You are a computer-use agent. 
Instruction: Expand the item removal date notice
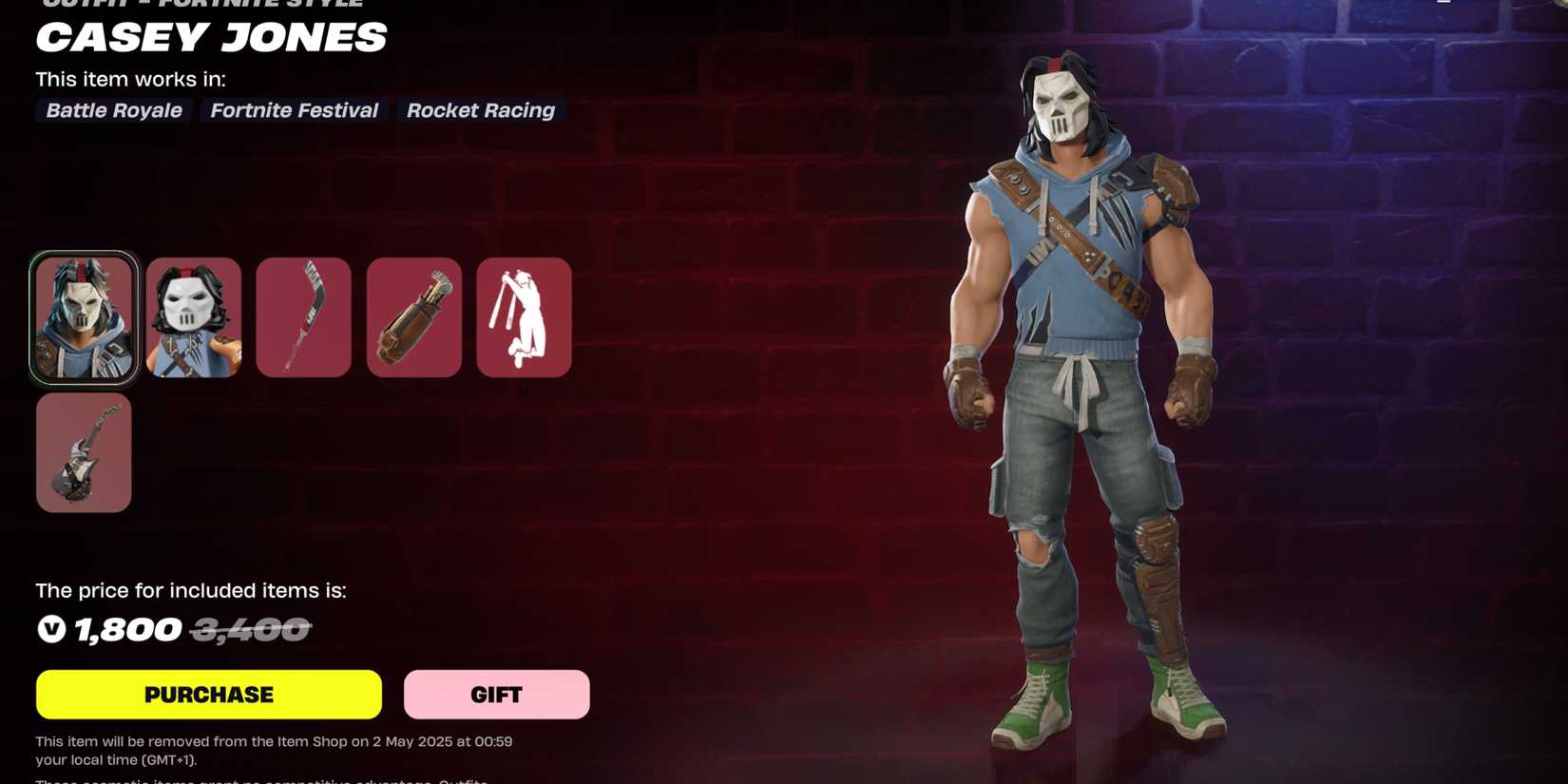274,751
